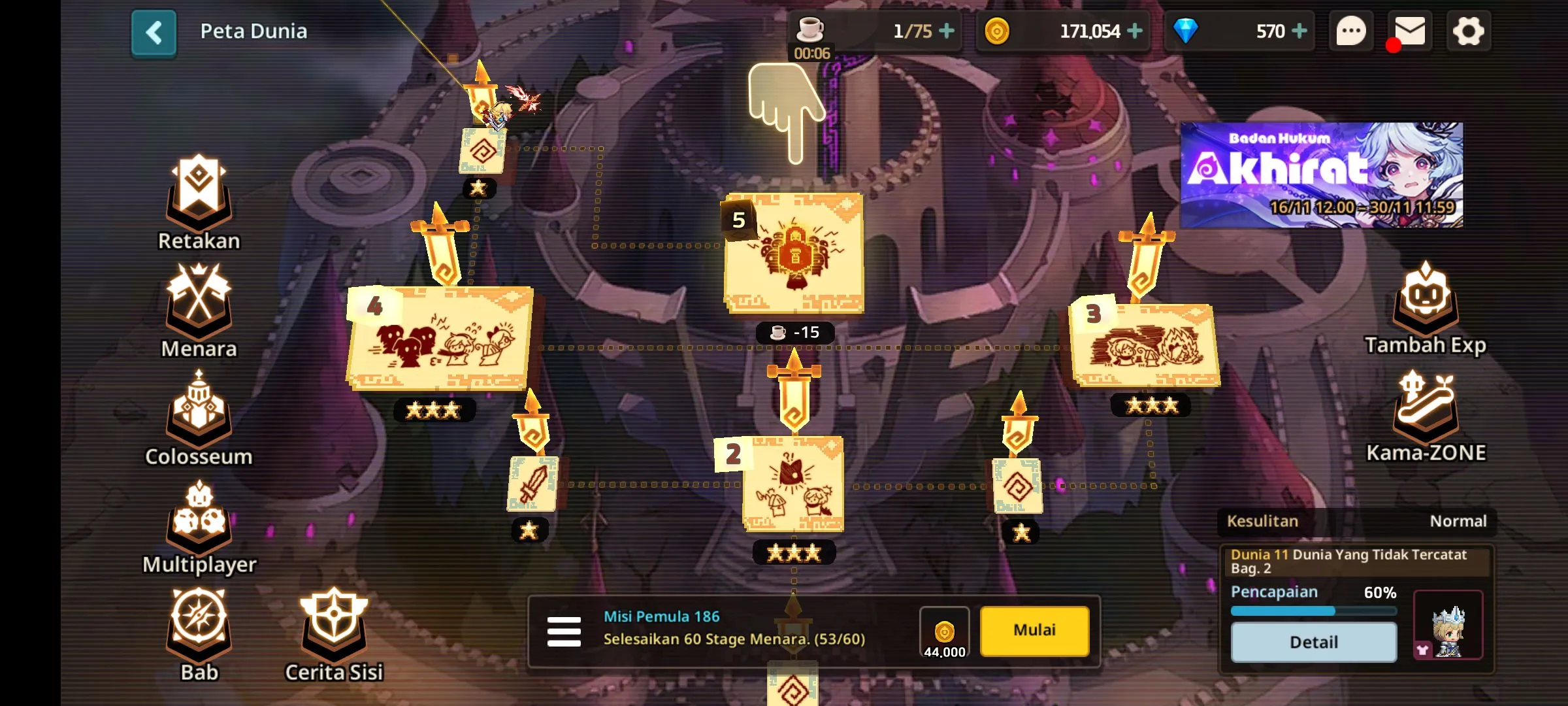Enter the Colosseum
The width and height of the screenshot is (1568, 706).
coord(199,412)
